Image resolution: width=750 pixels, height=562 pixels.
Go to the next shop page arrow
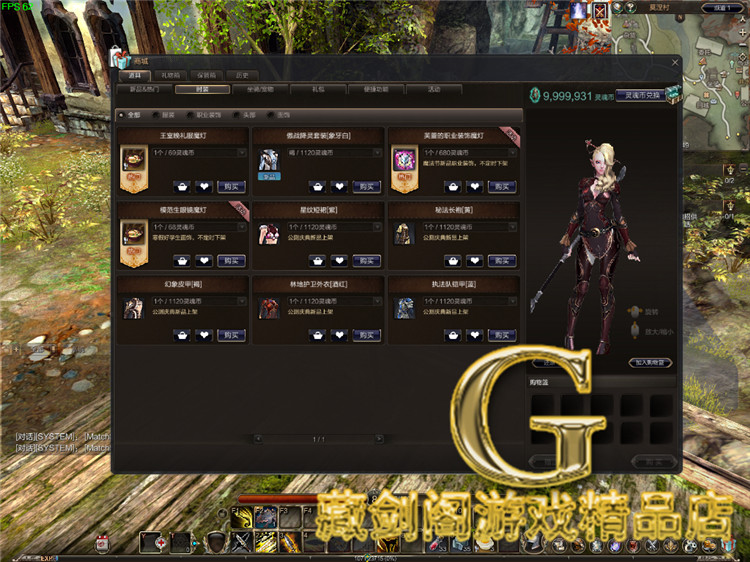[x=379, y=439]
